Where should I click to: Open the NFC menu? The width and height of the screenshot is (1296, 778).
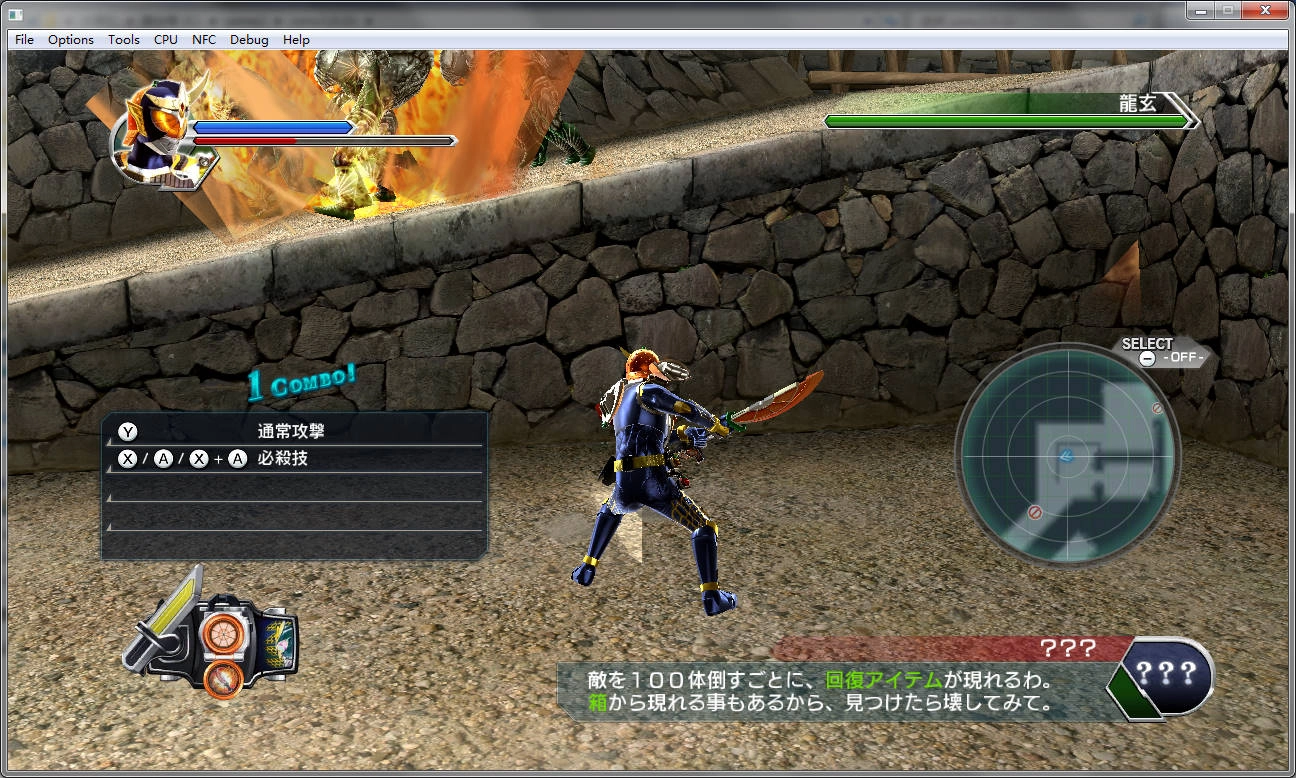point(205,39)
